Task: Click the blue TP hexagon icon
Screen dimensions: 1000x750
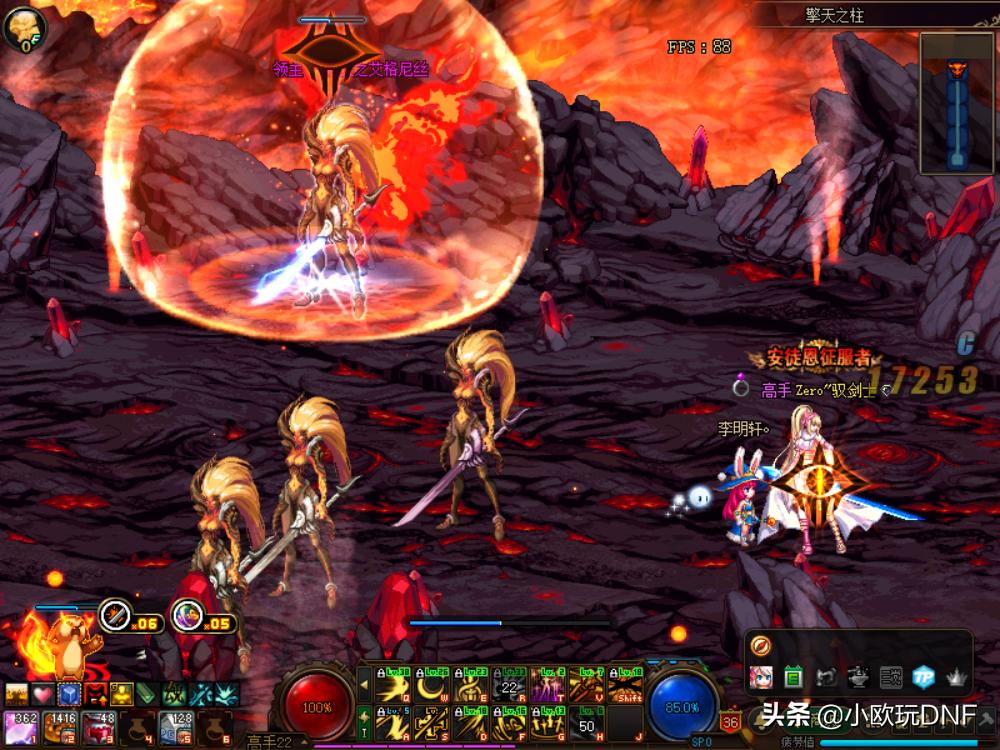Action: 923,678
